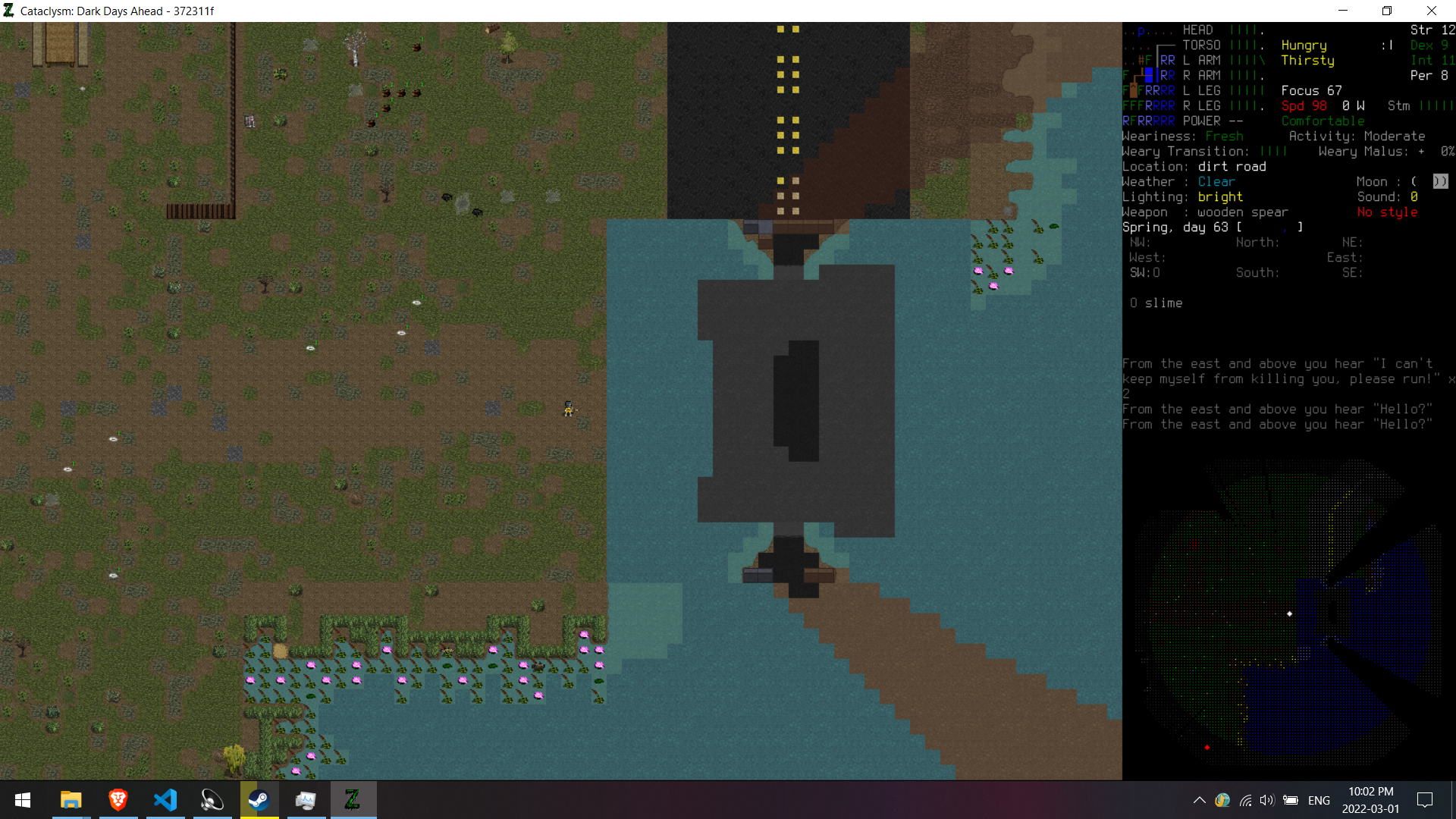
Task: Click the player character sprite on the map
Action: (x=569, y=409)
